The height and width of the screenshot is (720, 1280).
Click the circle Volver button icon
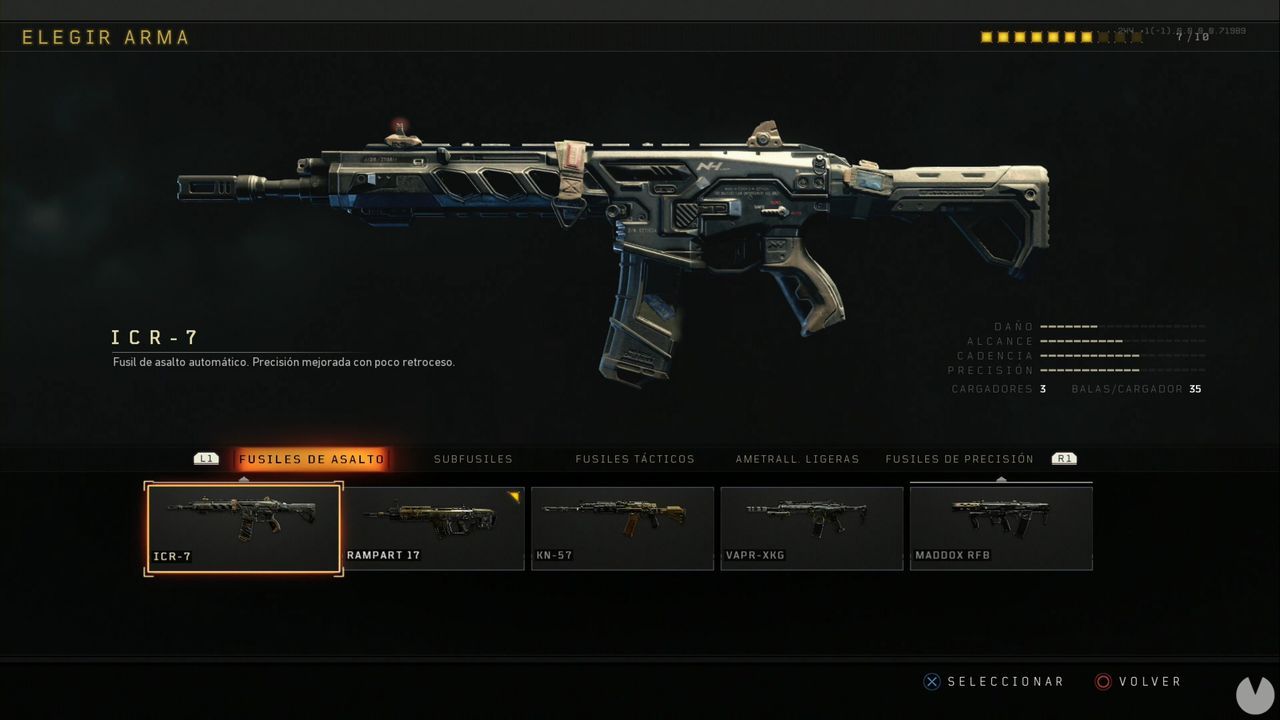[x=1104, y=681]
